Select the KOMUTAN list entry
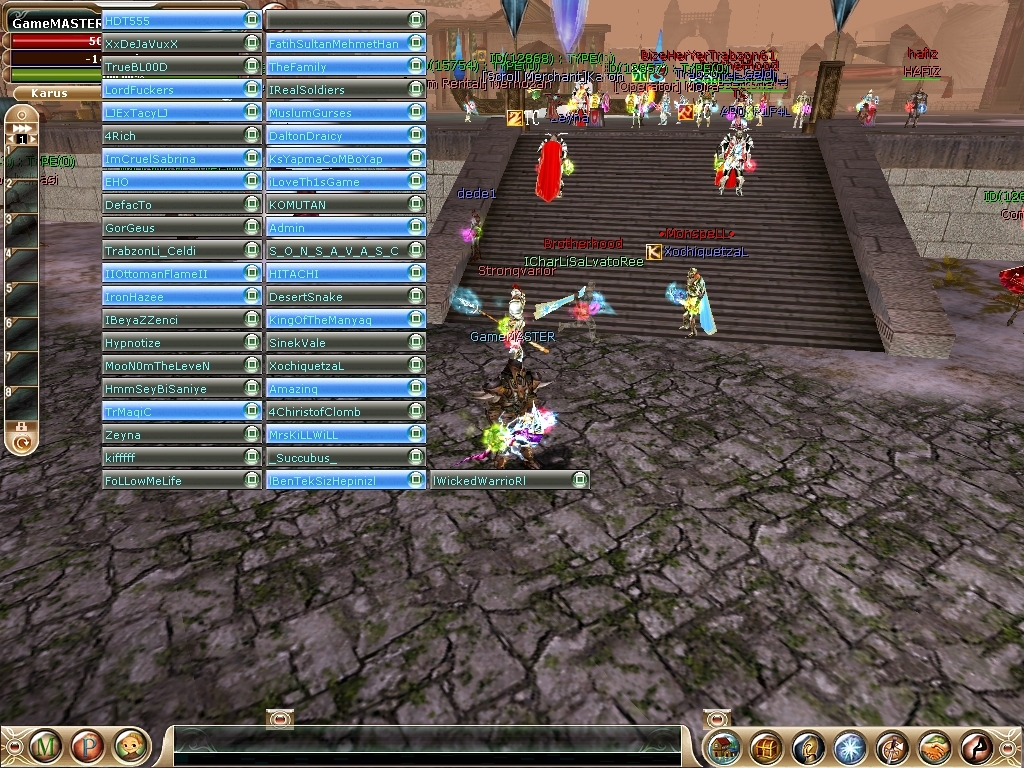The width and height of the screenshot is (1024, 768). click(334, 205)
